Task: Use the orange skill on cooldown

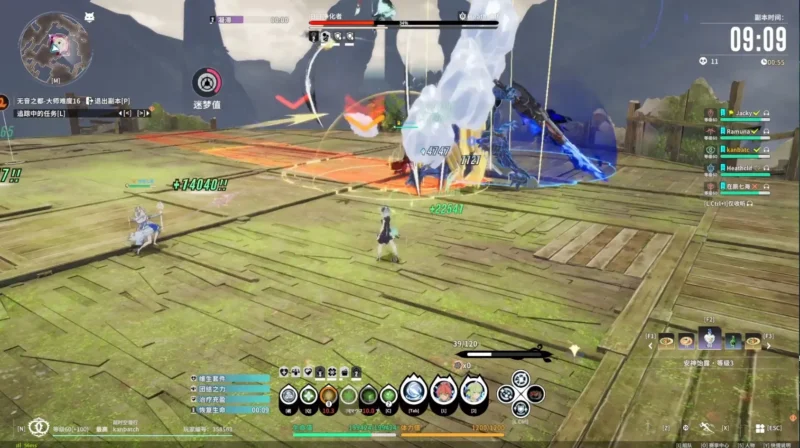Action: tap(328, 395)
